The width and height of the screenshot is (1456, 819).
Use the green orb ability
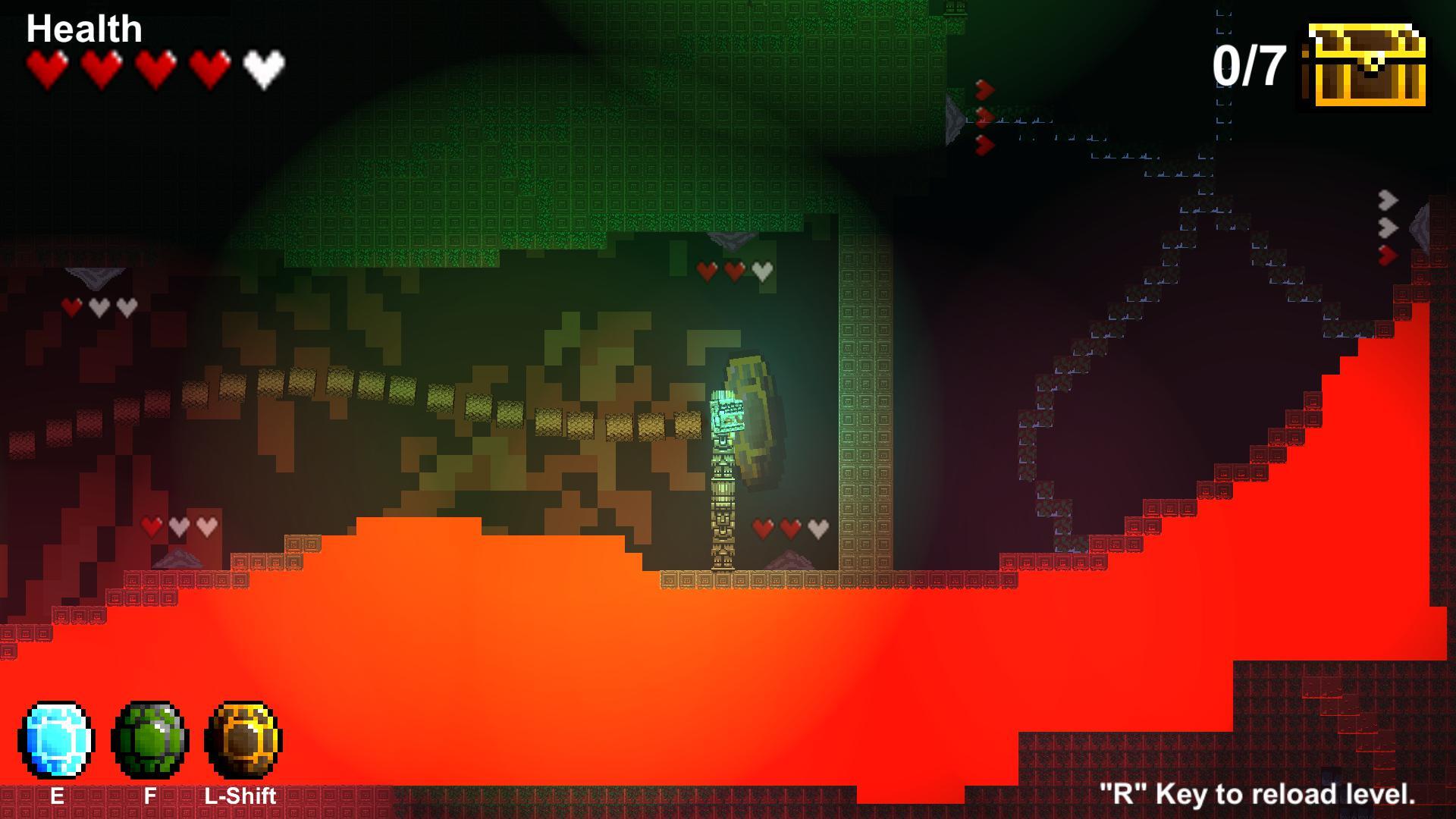tap(149, 740)
